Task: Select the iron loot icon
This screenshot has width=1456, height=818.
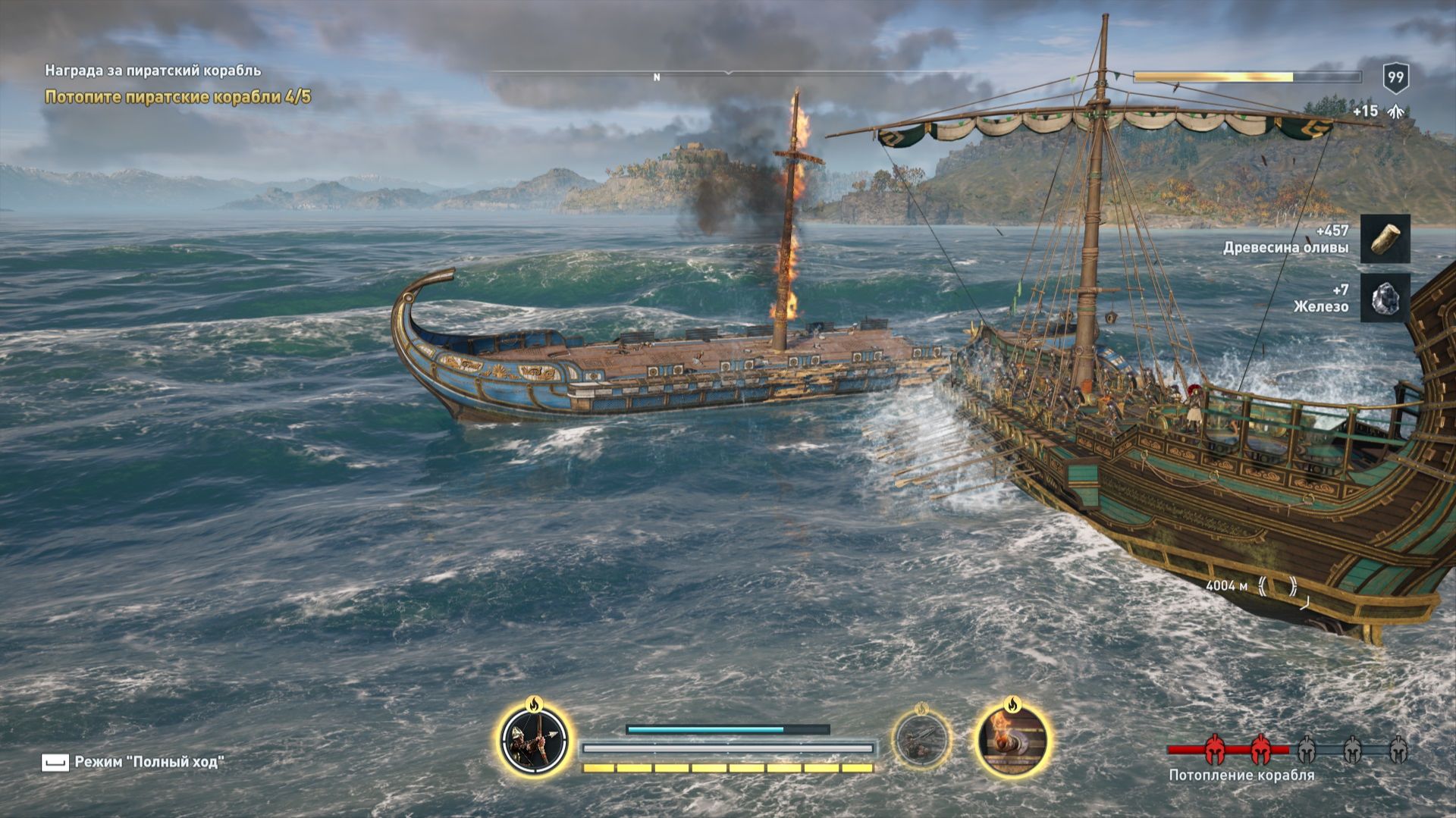Action: point(1385,298)
